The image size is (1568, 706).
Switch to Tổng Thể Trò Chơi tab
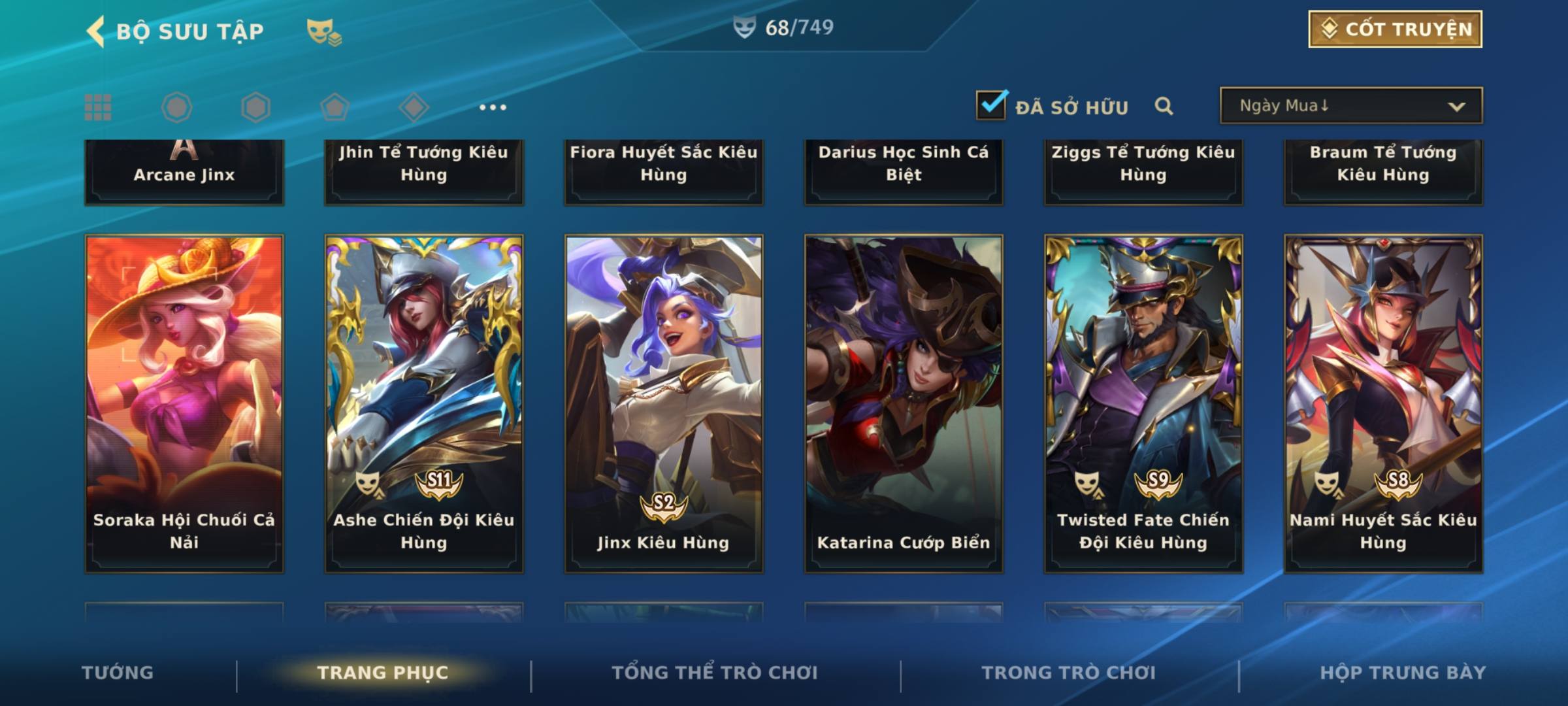click(715, 673)
